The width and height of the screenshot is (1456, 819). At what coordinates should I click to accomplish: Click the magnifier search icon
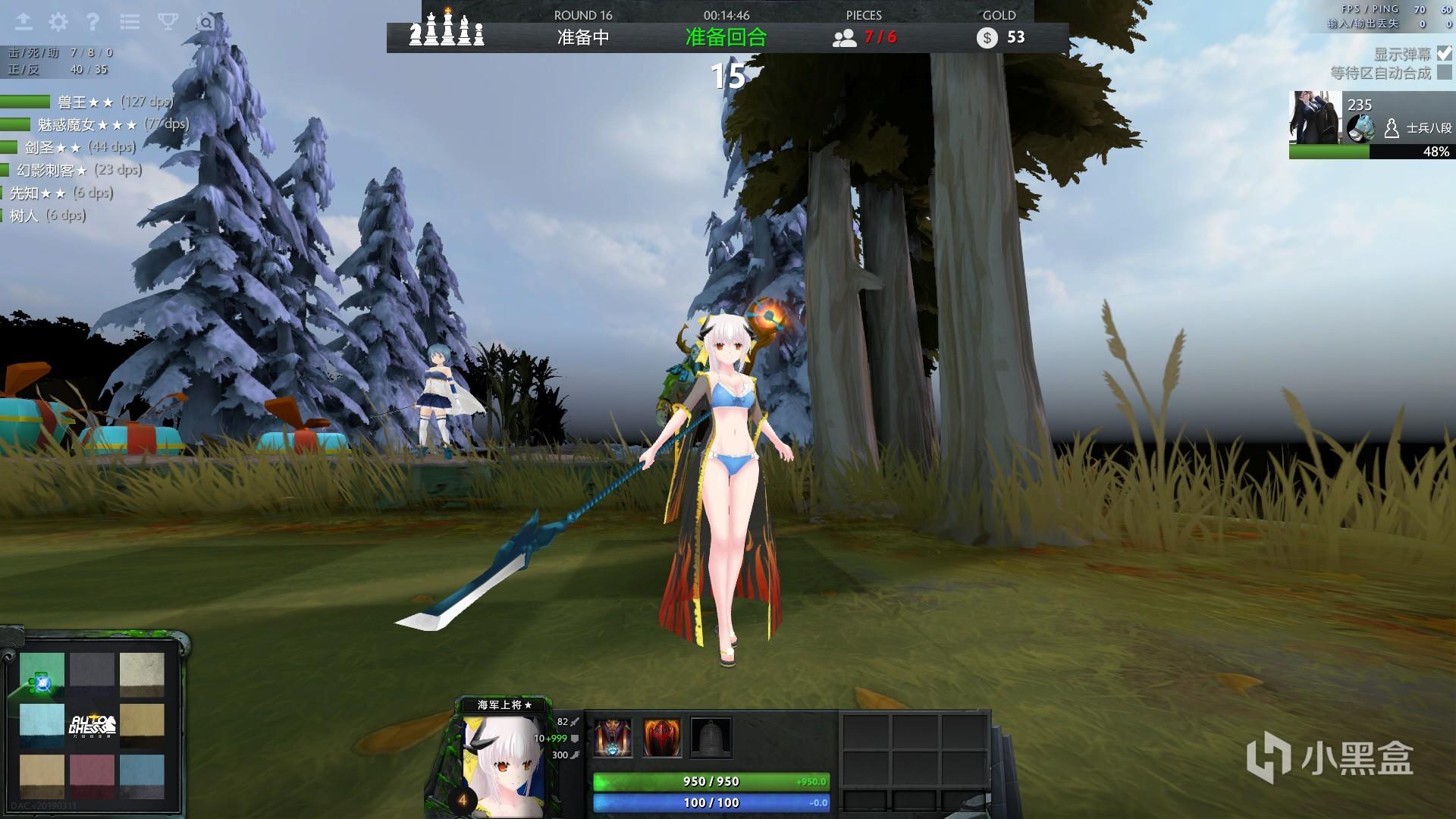[x=206, y=23]
